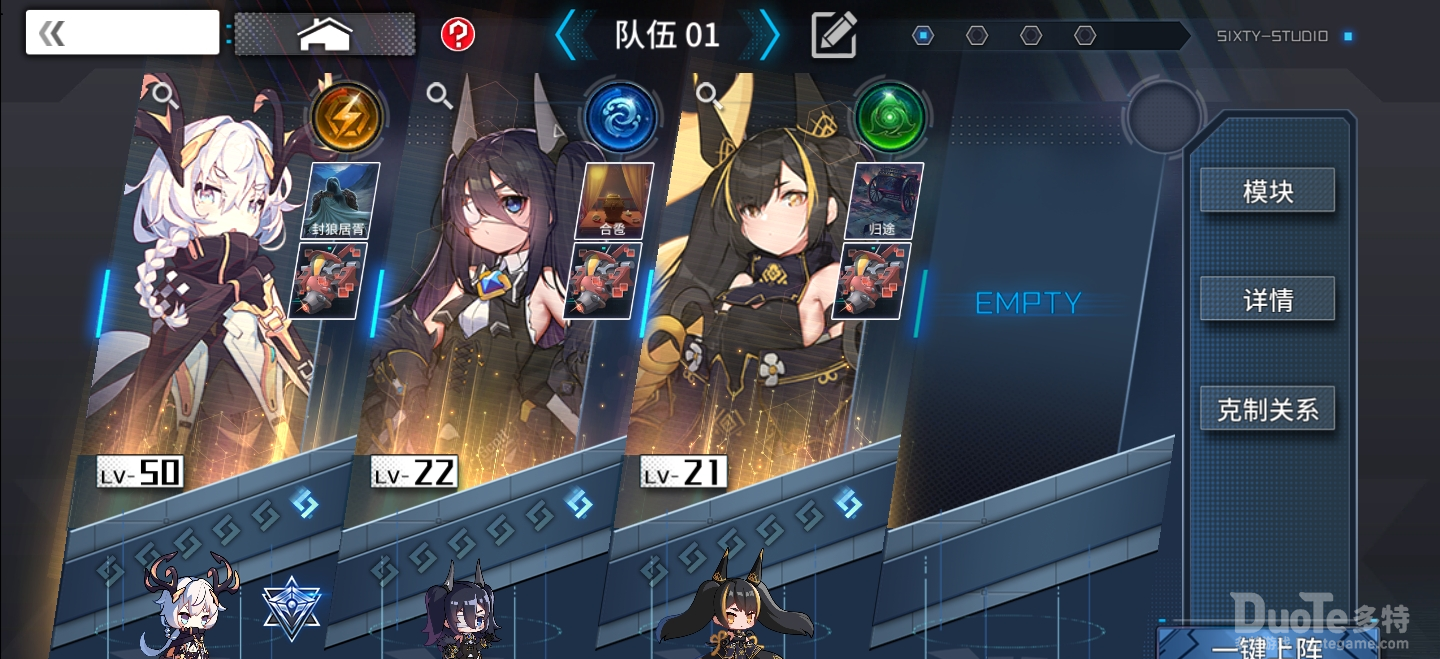Click the orange lightning element icon
The height and width of the screenshot is (659, 1440).
coord(346,117)
